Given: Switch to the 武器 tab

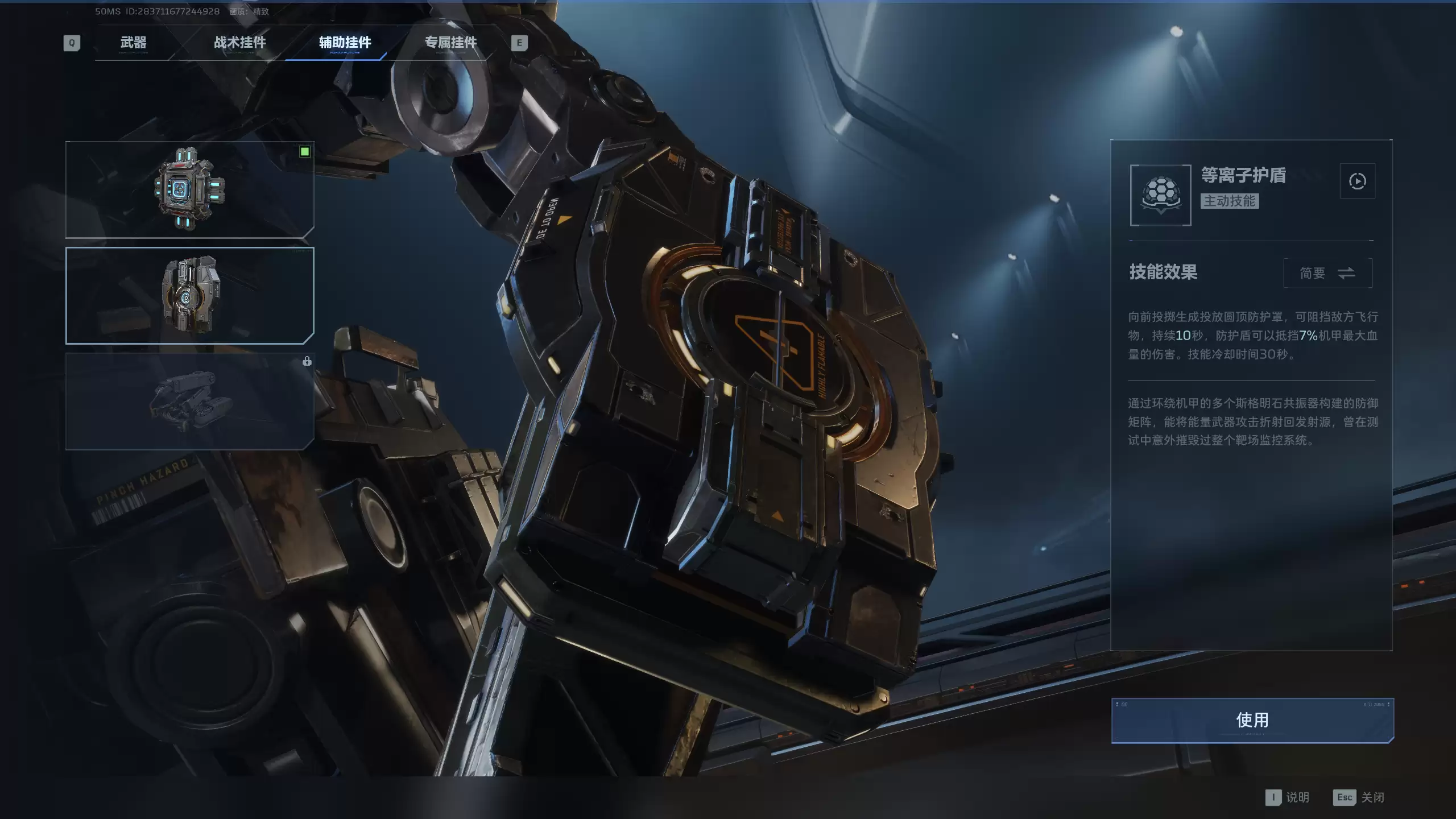Looking at the screenshot, I should pyautogui.click(x=133, y=43).
